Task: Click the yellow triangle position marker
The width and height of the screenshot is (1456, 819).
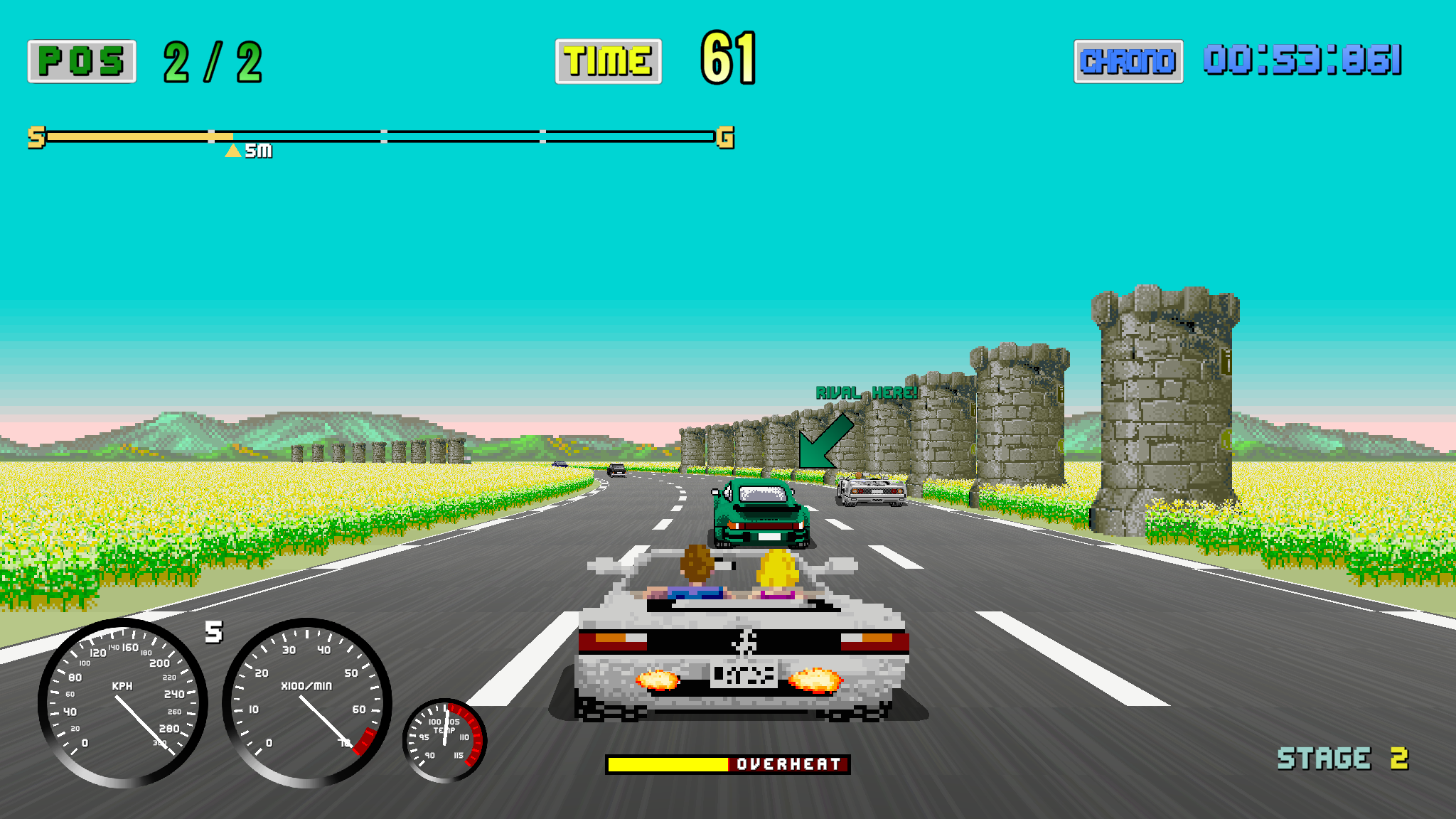Action: coord(232,150)
